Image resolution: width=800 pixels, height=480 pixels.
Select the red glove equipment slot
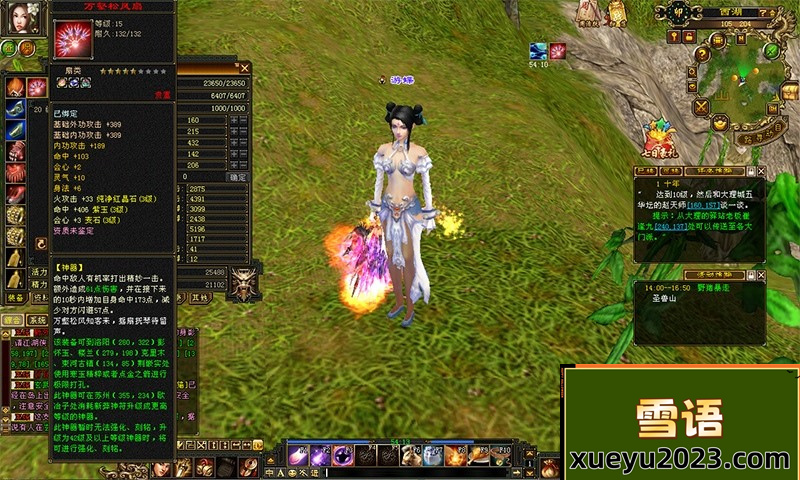[14, 152]
